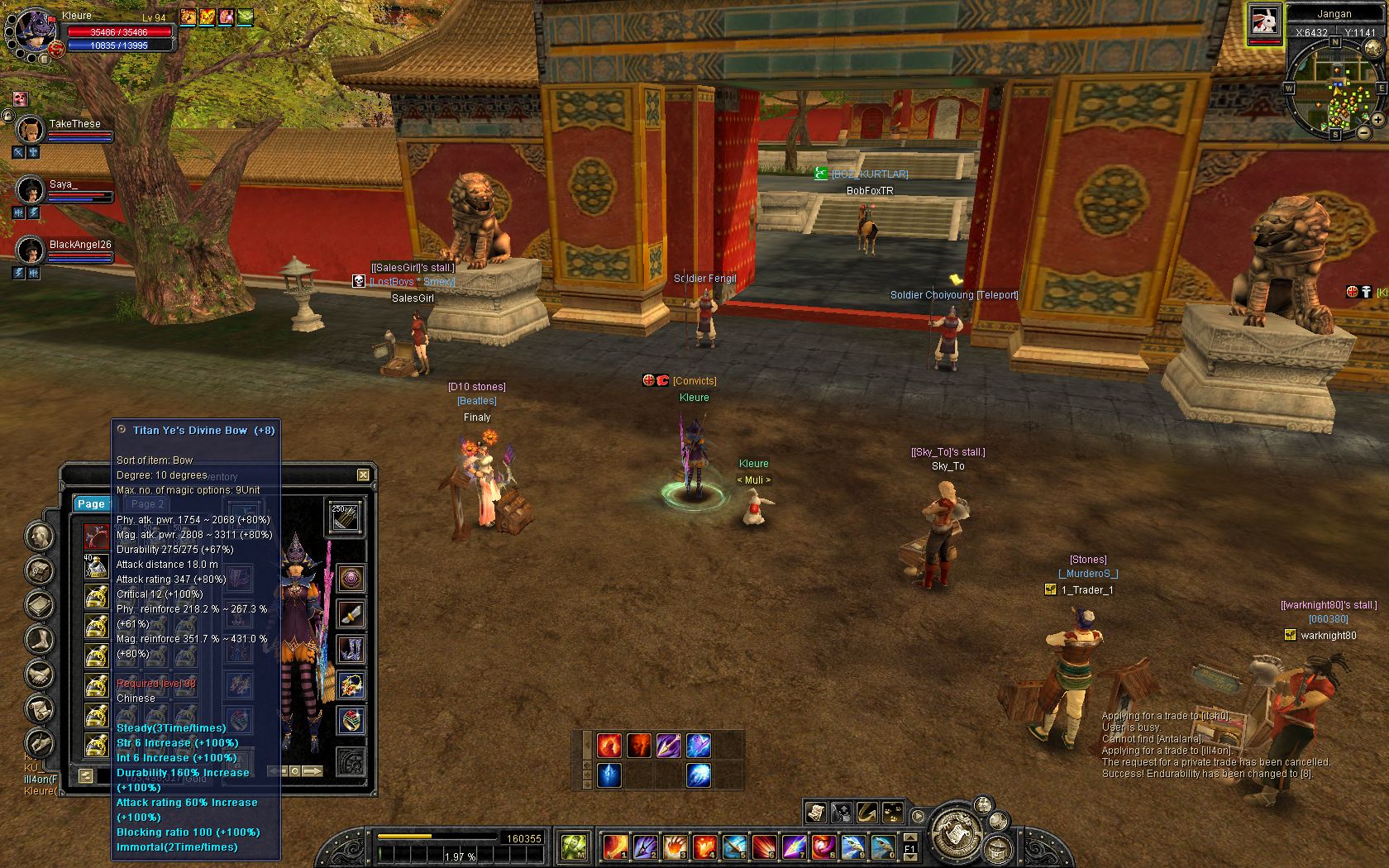The height and width of the screenshot is (868, 1389).
Task: Select party member BlackAngel26 portrait
Action: tap(31, 250)
